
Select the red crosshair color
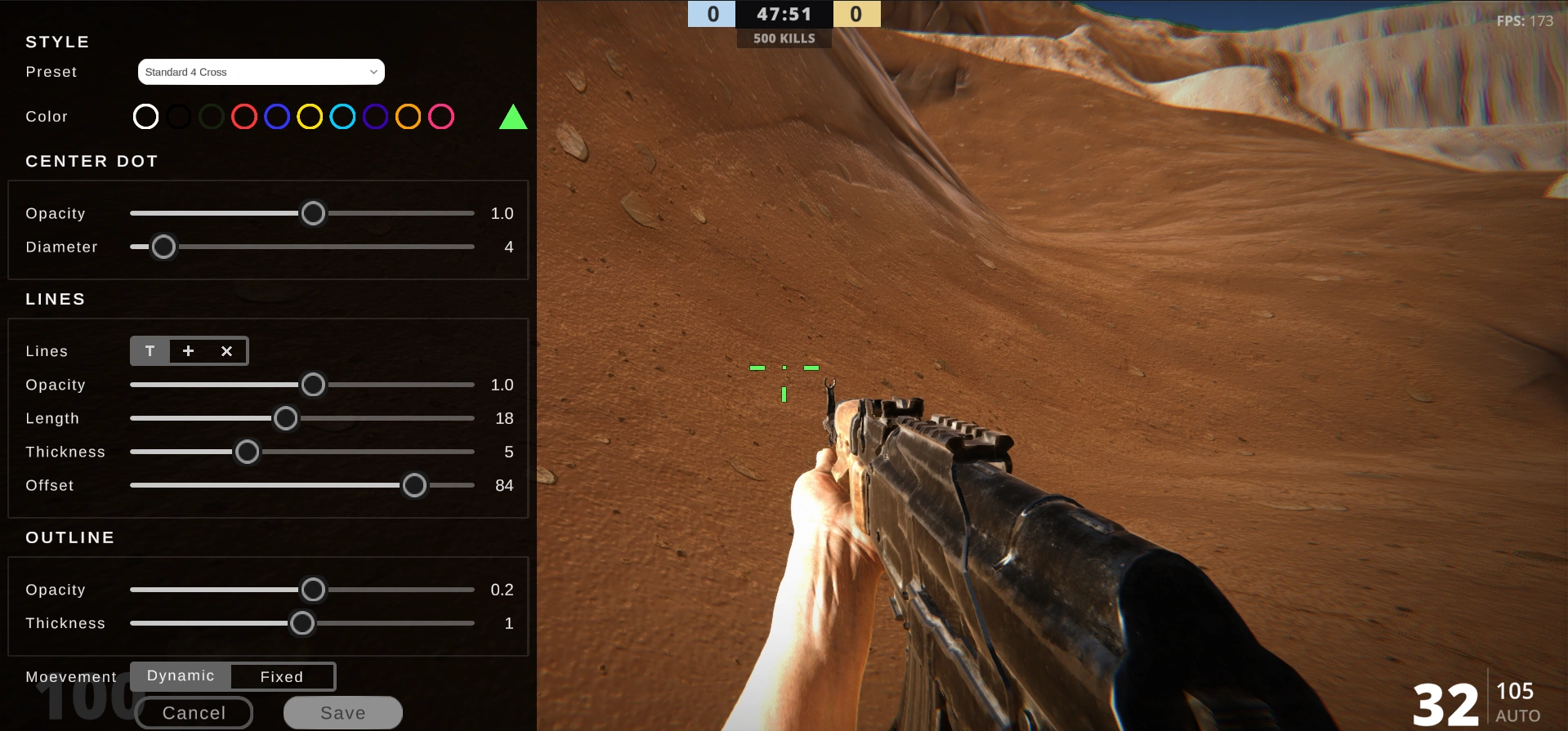(243, 116)
